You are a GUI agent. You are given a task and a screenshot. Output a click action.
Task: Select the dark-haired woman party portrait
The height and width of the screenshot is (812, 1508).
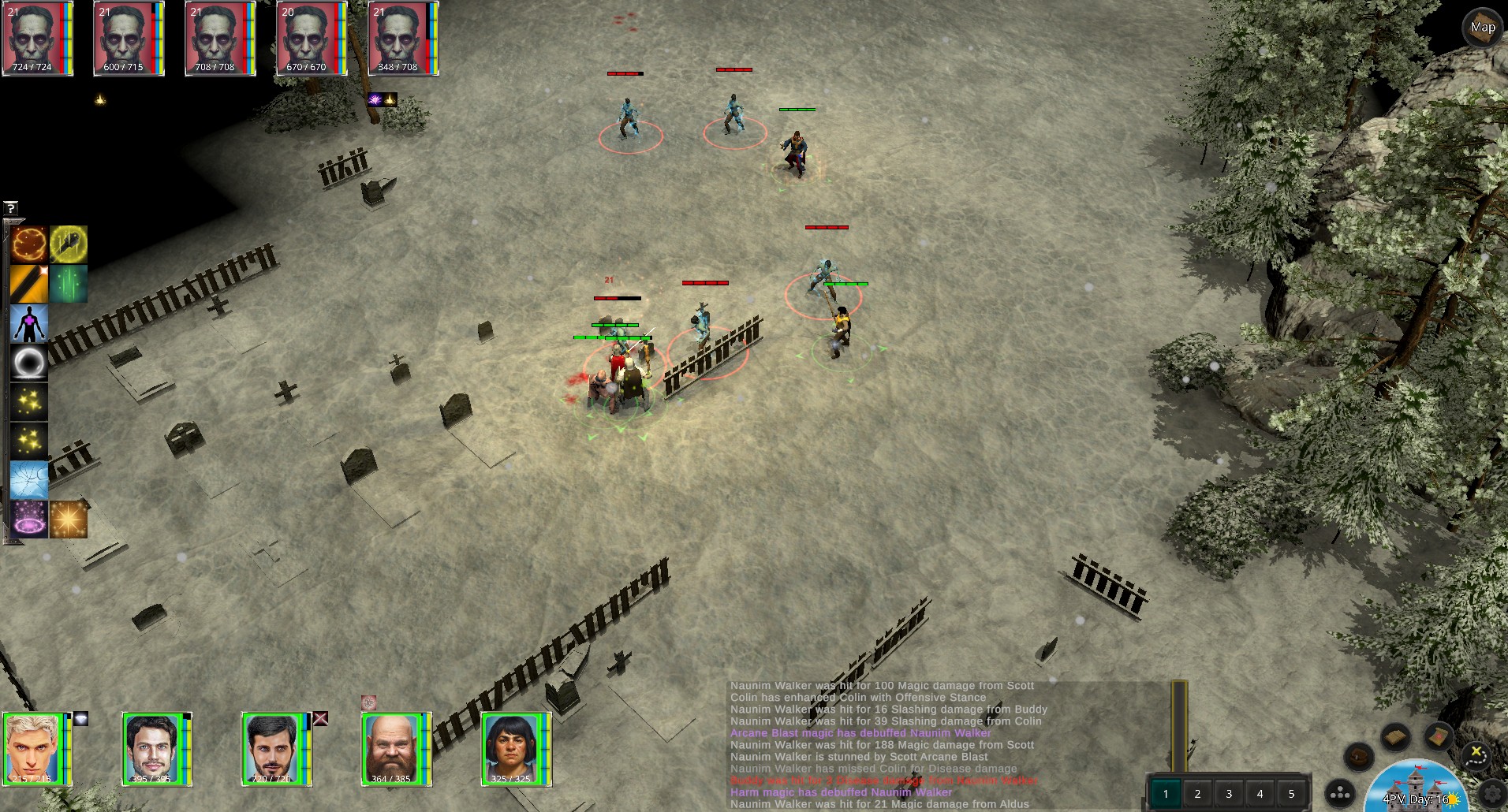[512, 748]
